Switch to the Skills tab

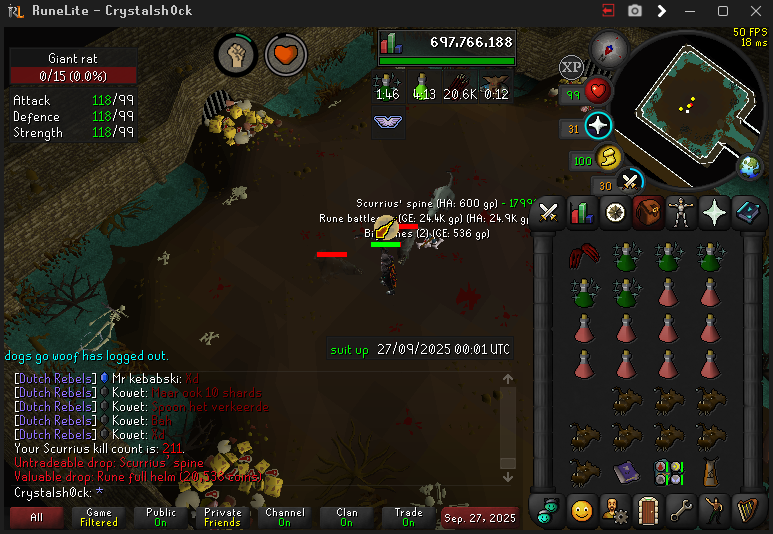click(582, 212)
